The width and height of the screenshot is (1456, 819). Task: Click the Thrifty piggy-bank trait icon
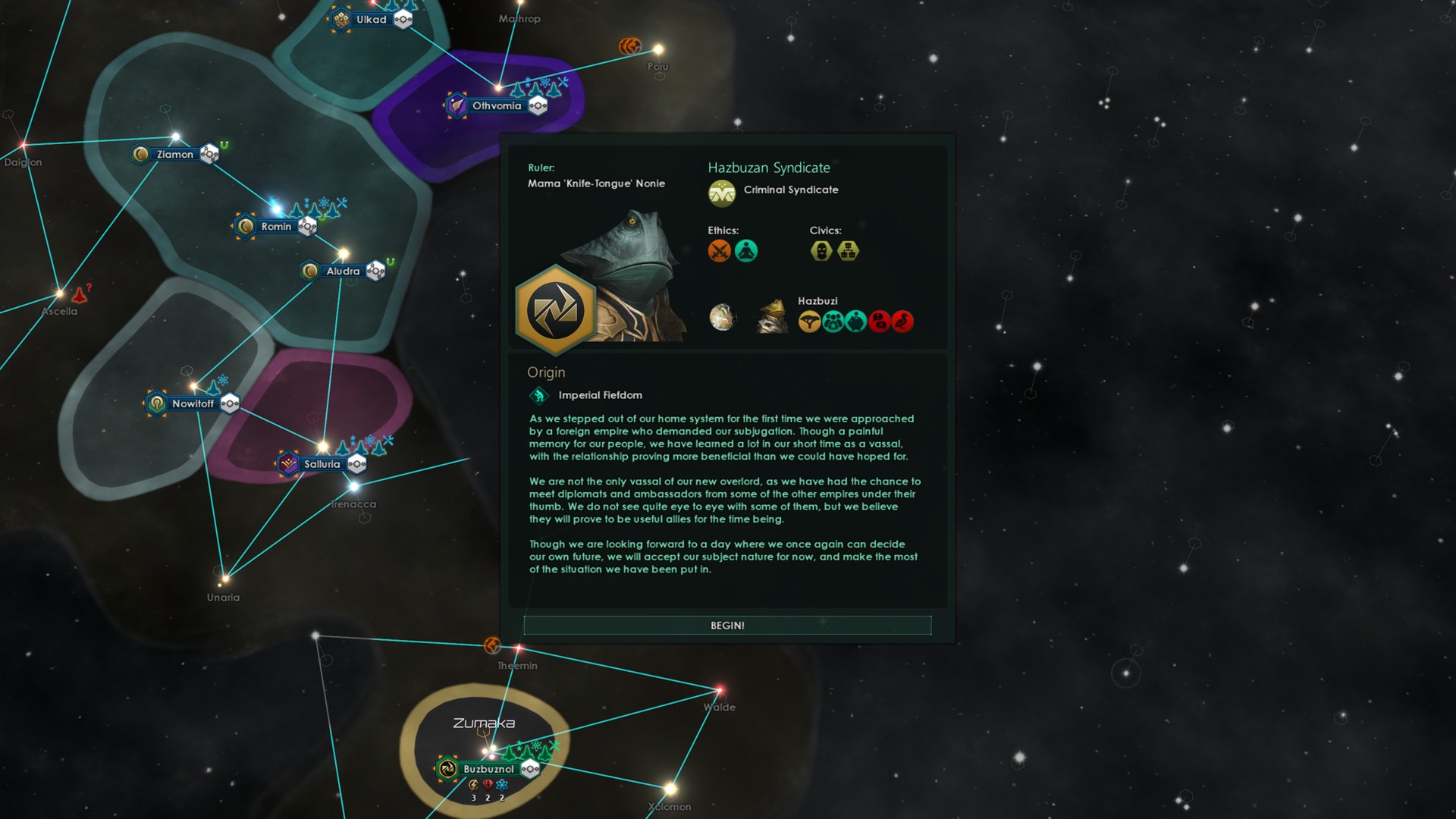coord(855,322)
